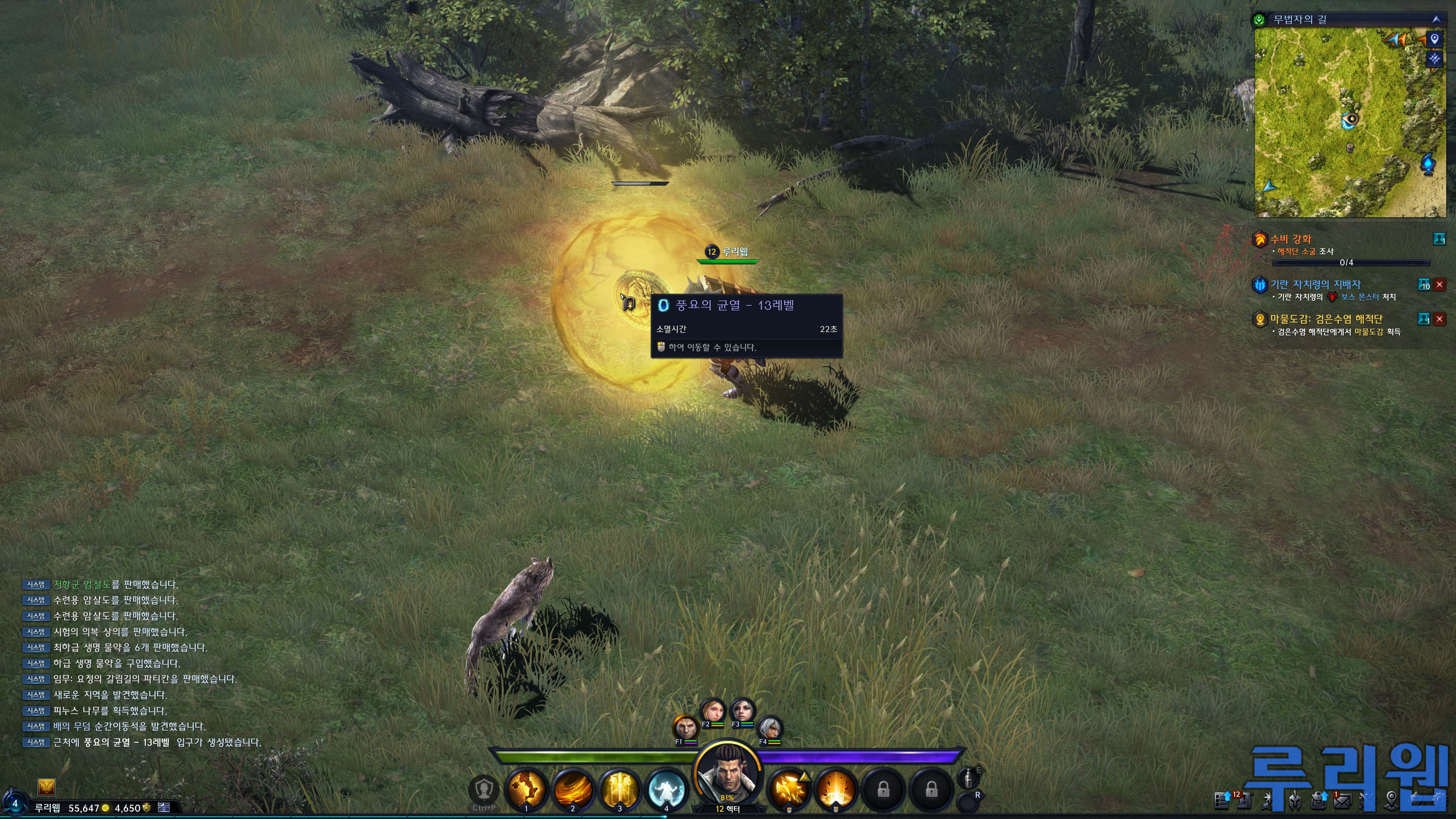
Task: Cast the blue glowing warrior skill
Action: point(667,789)
